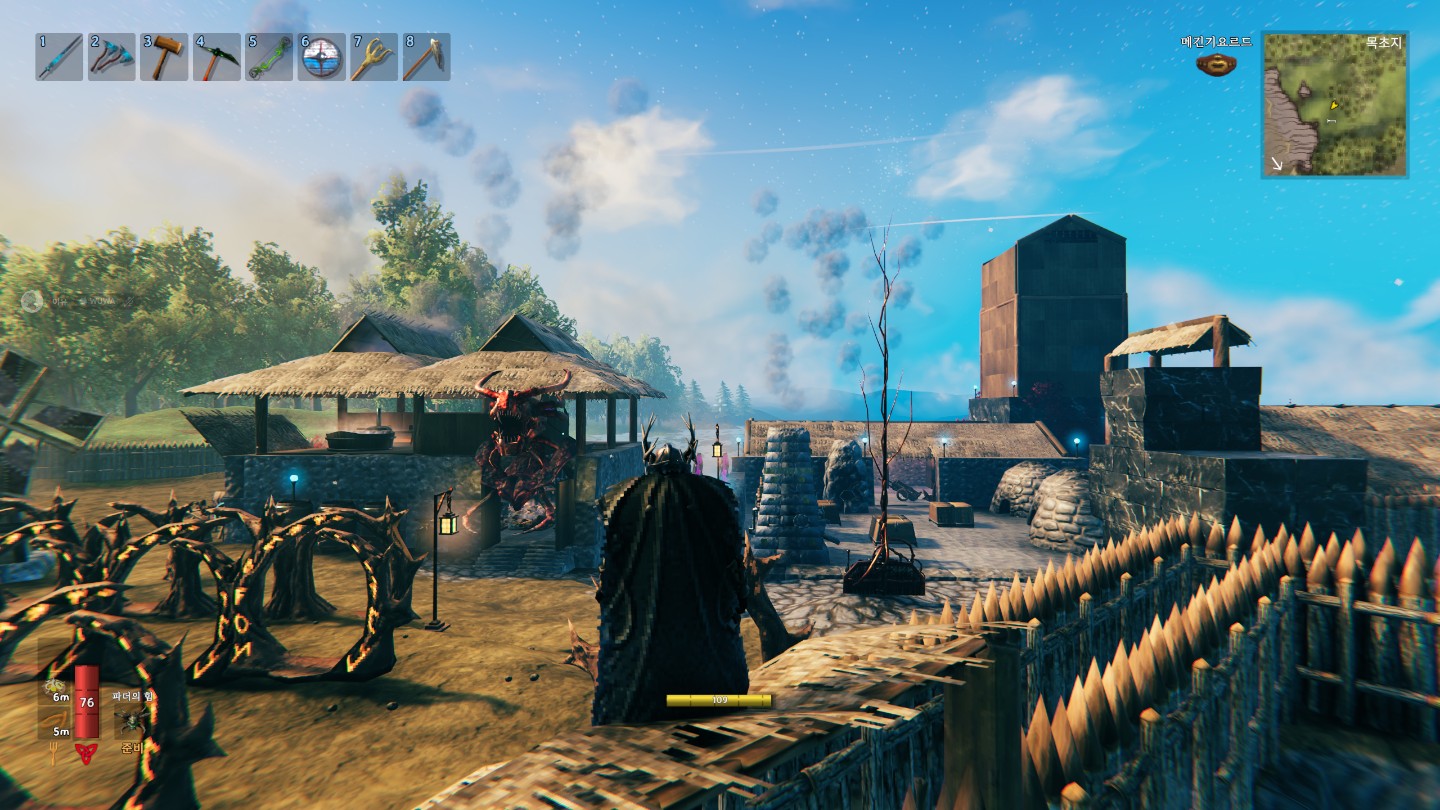Click the food icon with 6m remaining
1440x810 pixels.
pos(56,690)
